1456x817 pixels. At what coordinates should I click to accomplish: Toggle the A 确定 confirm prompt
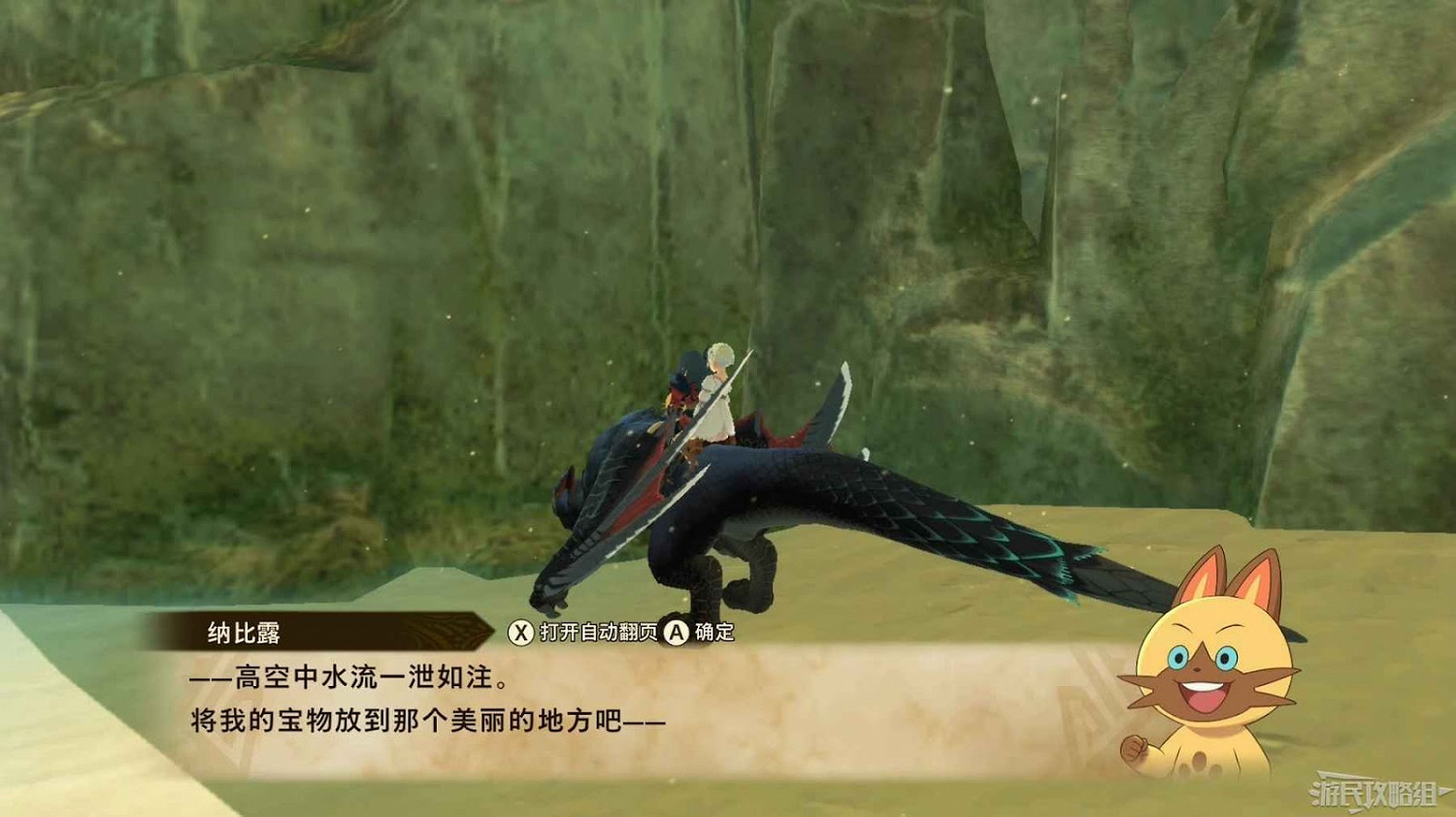pyautogui.click(x=694, y=632)
